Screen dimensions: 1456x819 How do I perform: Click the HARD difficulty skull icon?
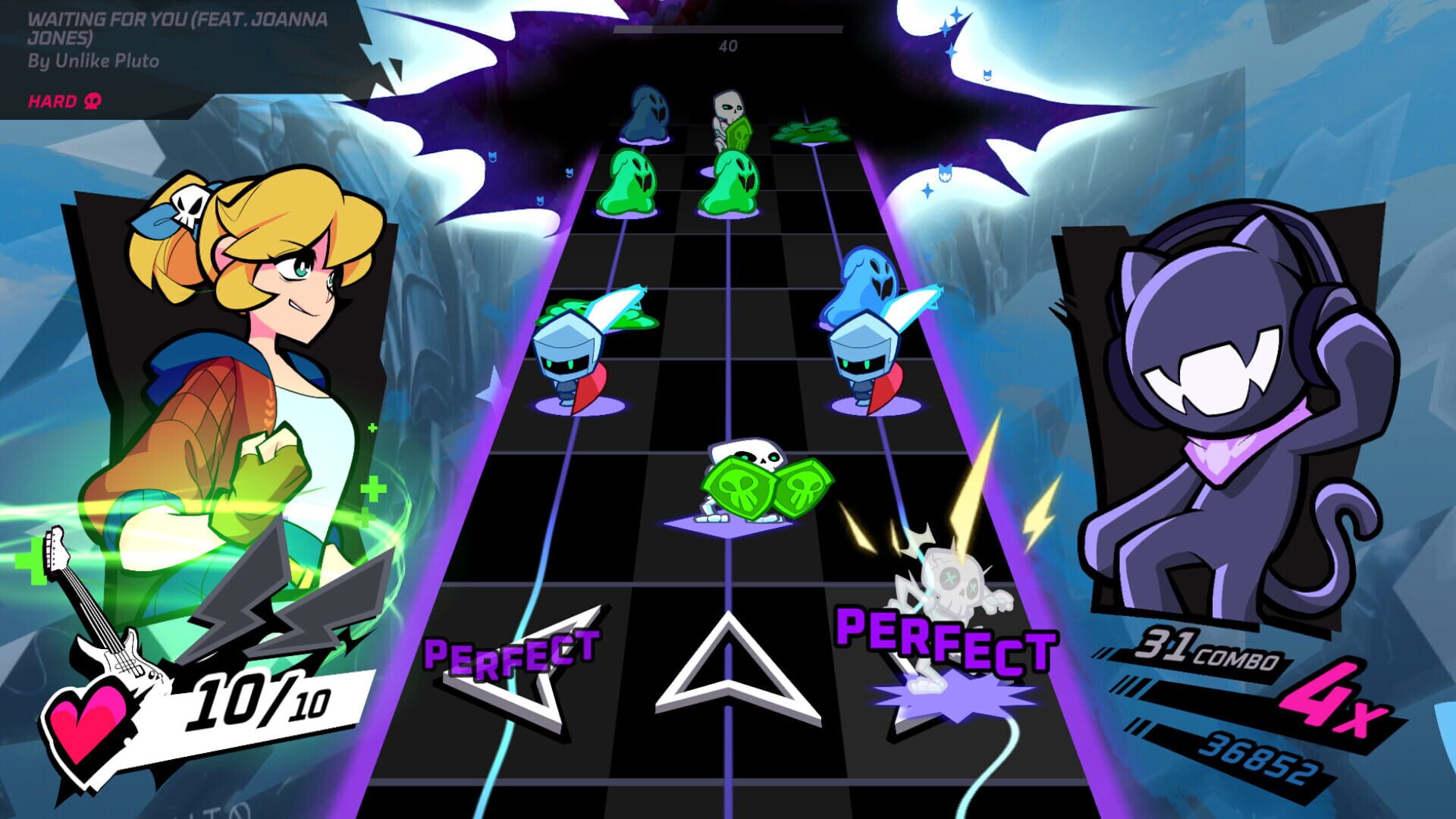91,99
